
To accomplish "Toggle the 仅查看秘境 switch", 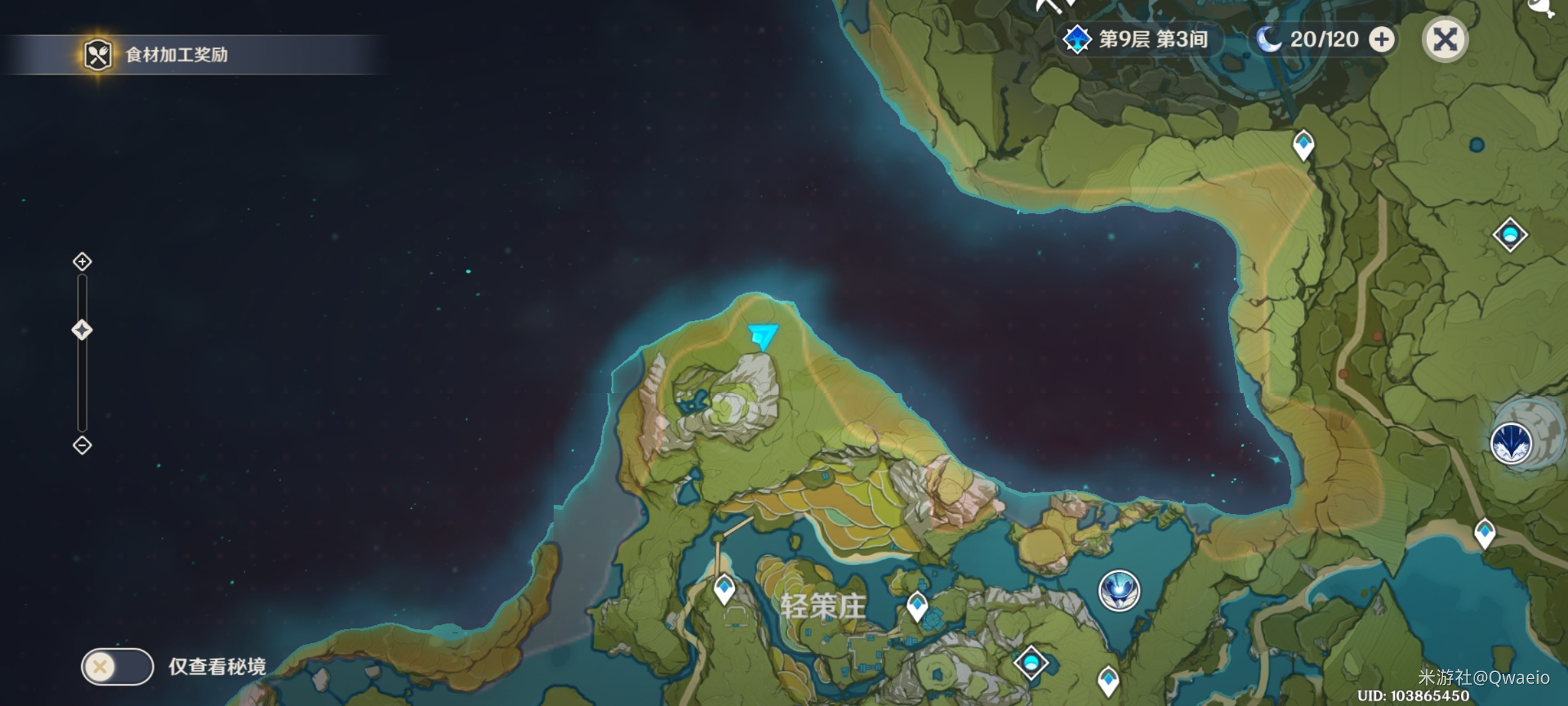I will [117, 667].
